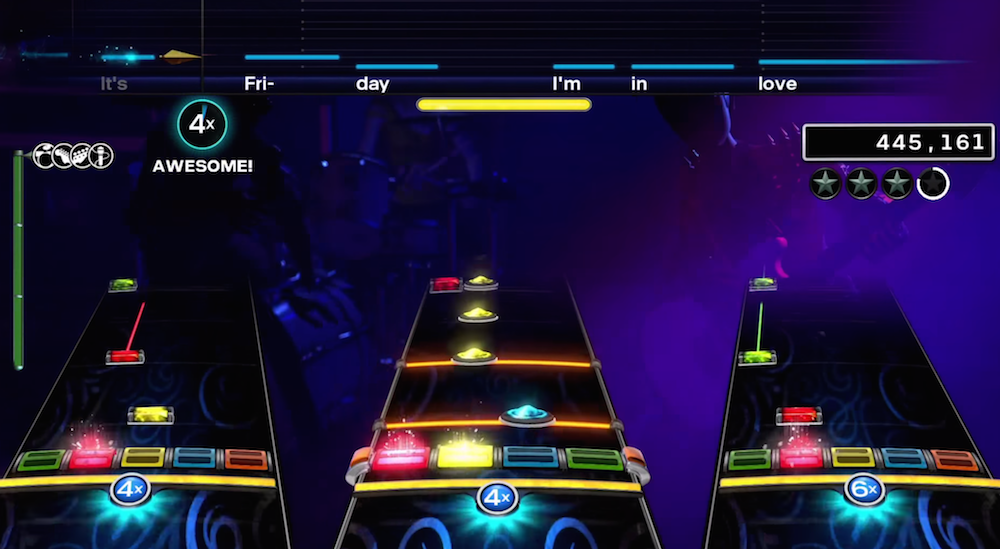The image size is (1000, 549).
Task: Strike the orange fret pad on guitar track
Action: [245, 458]
